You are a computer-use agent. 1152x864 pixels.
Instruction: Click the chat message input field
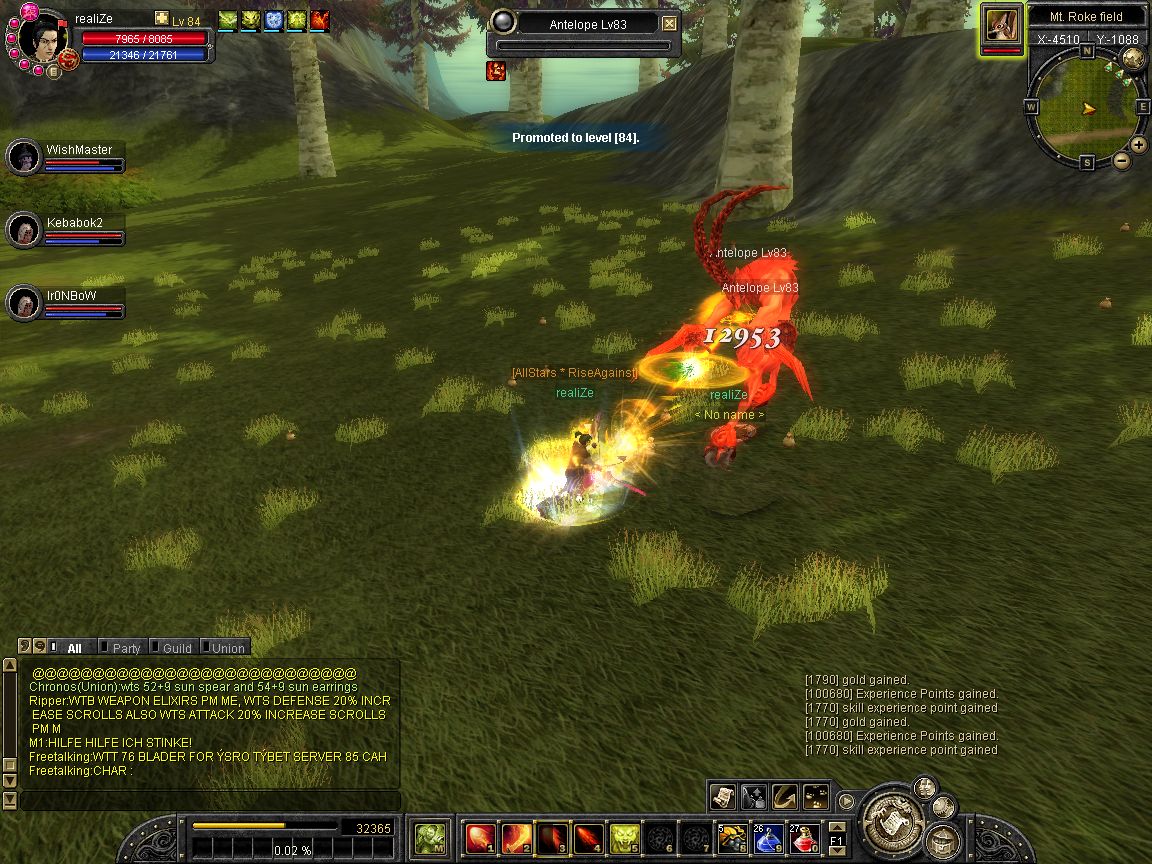pos(210,800)
